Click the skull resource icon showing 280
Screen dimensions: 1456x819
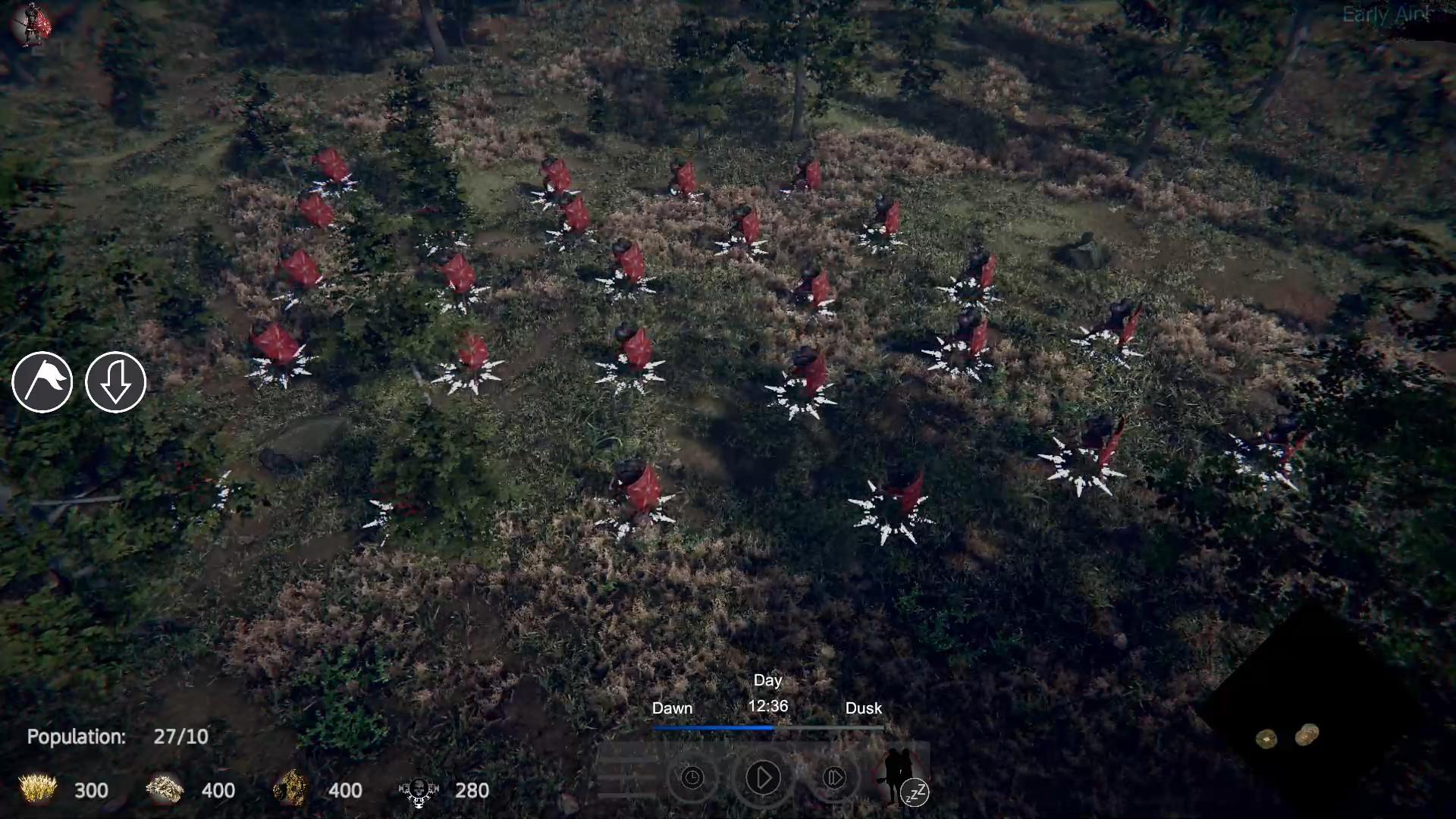coord(417,790)
